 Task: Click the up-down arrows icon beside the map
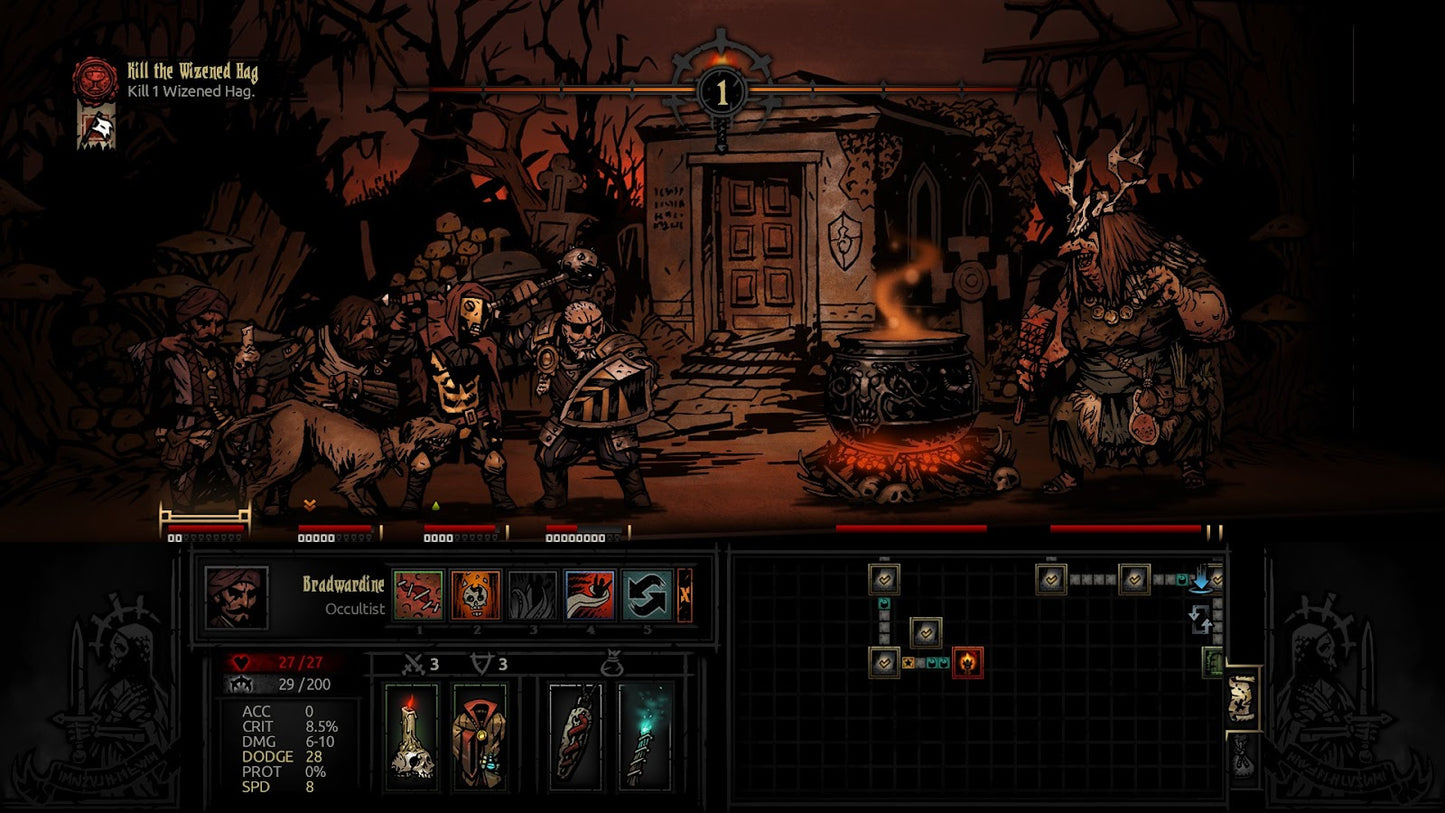pyautogui.click(x=1201, y=621)
